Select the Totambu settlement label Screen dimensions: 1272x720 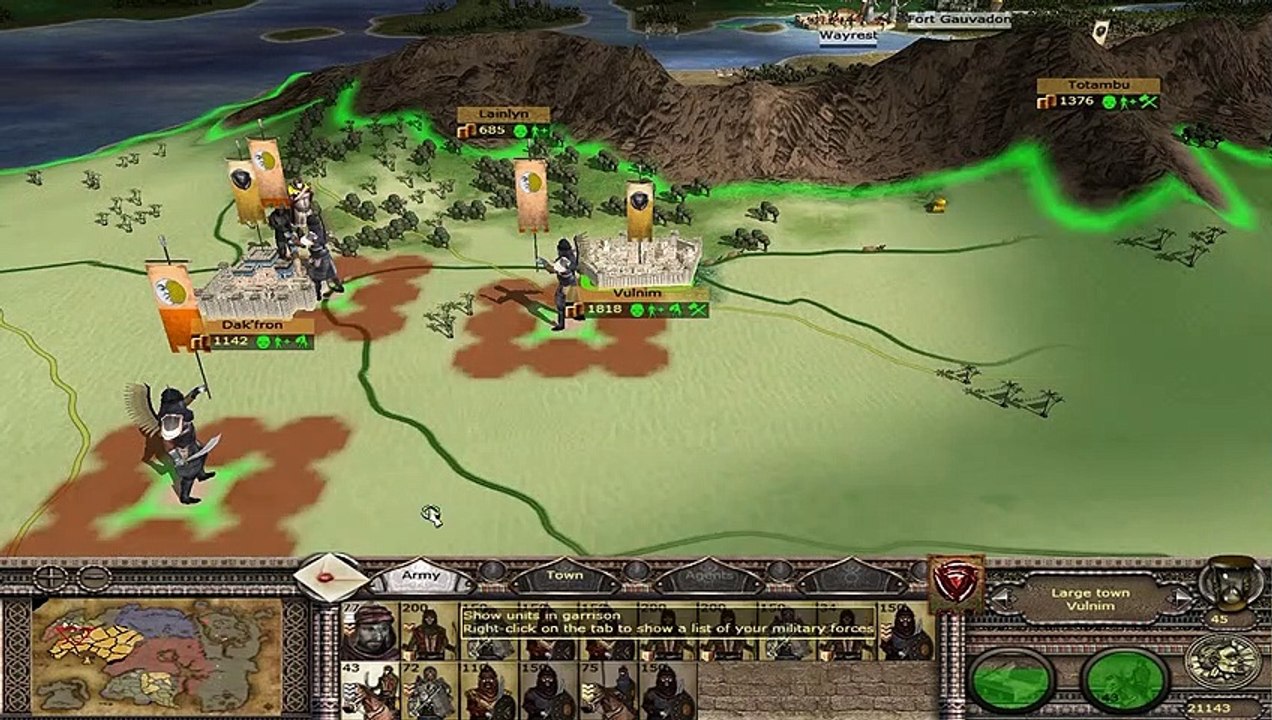click(1097, 86)
